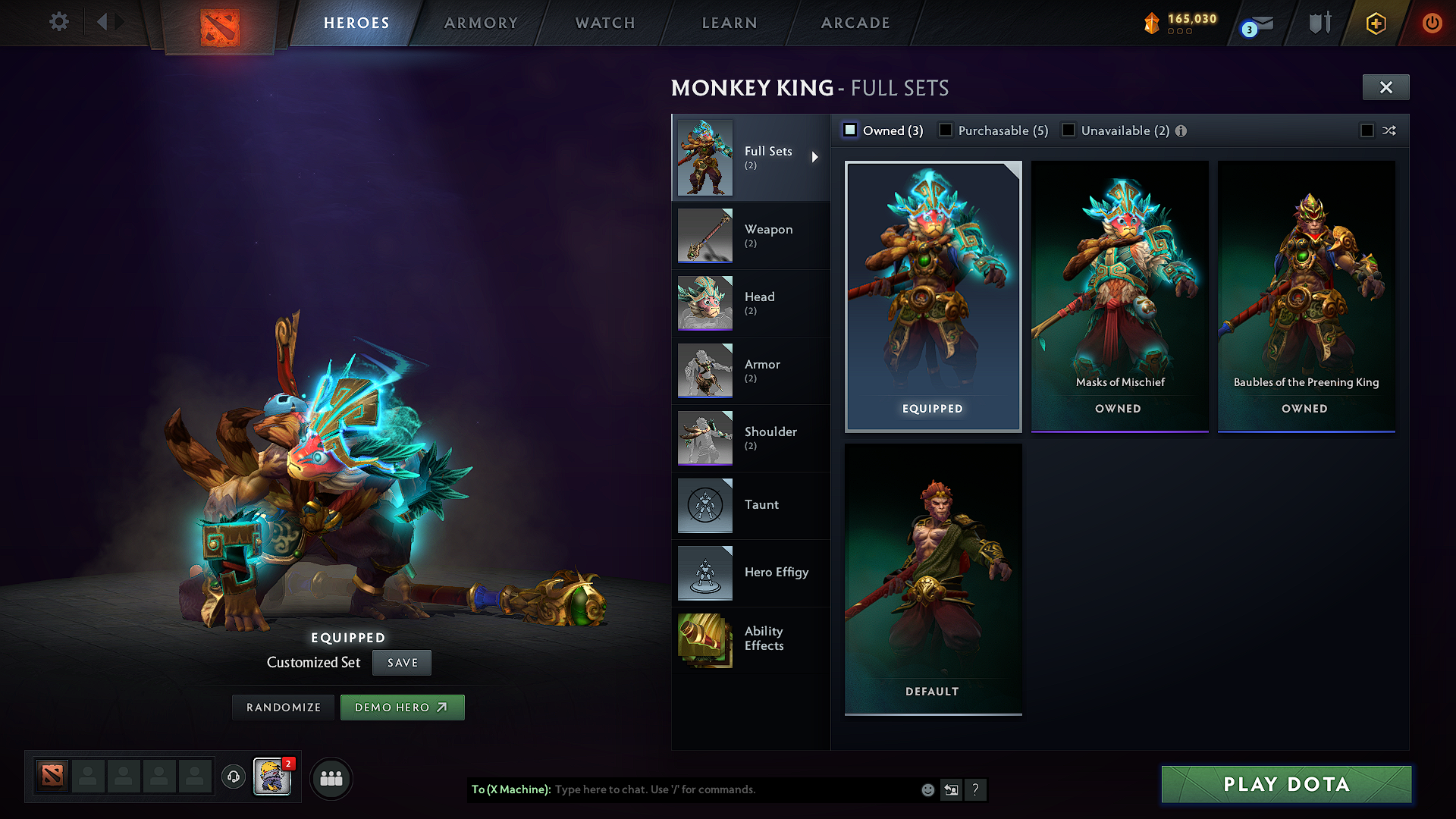The image size is (1456, 819).
Task: Click the chat input field
Action: coord(682,789)
